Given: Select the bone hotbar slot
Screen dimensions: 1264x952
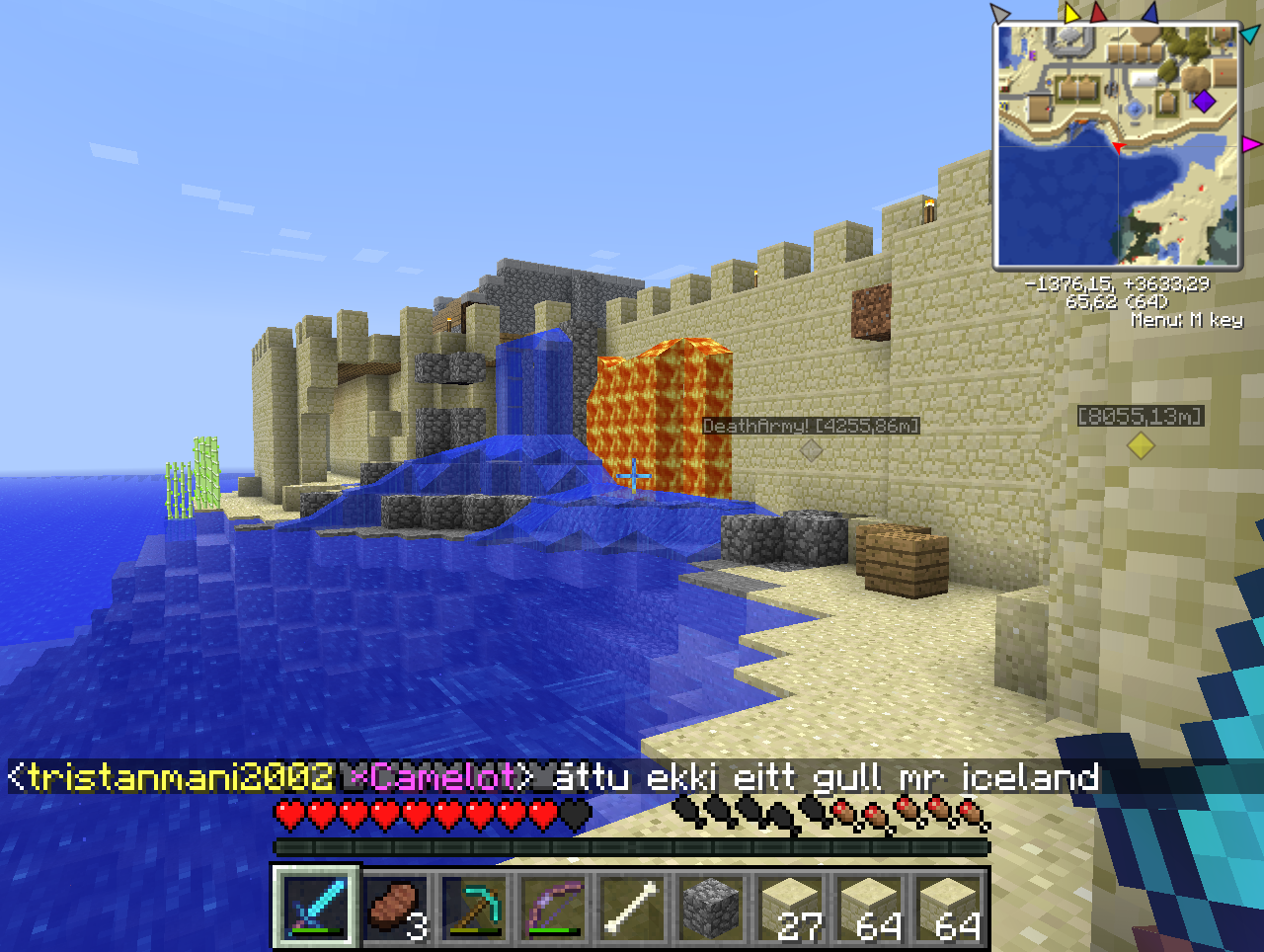Looking at the screenshot, I should (632, 907).
